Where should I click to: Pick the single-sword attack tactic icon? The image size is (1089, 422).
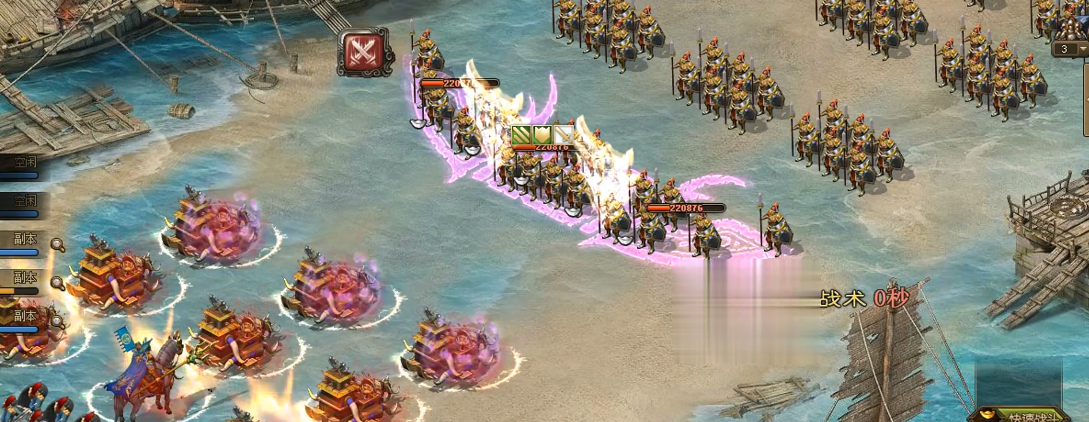point(564,135)
